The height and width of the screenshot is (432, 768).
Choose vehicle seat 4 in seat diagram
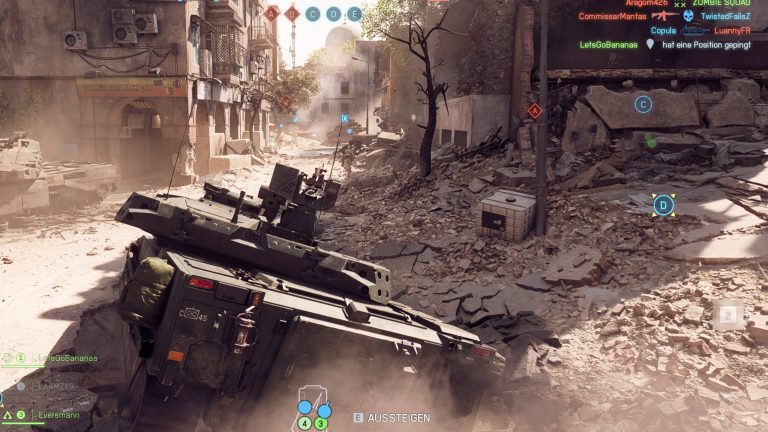[305, 423]
